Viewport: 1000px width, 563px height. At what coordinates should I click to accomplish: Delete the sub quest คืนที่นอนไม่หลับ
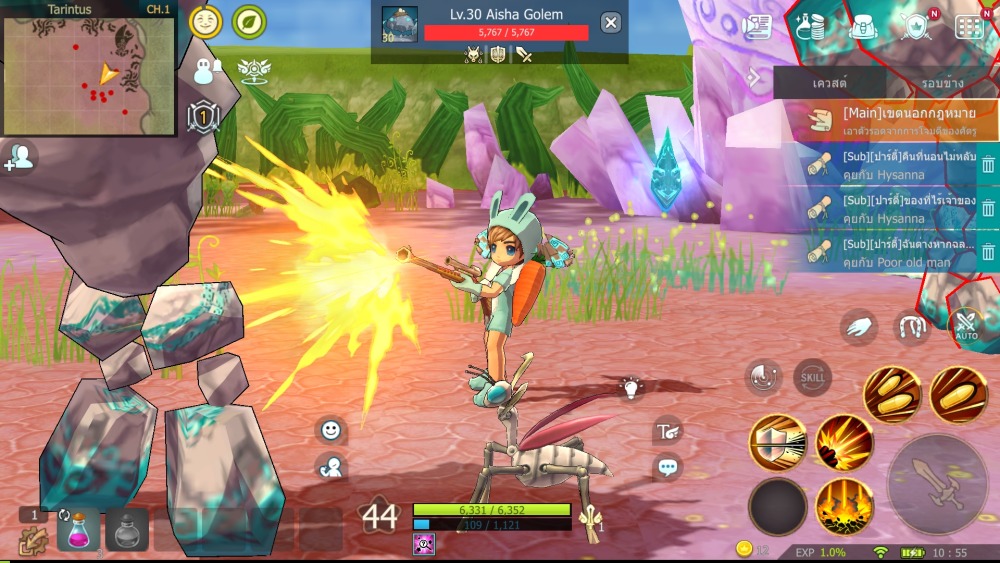[x=987, y=165]
